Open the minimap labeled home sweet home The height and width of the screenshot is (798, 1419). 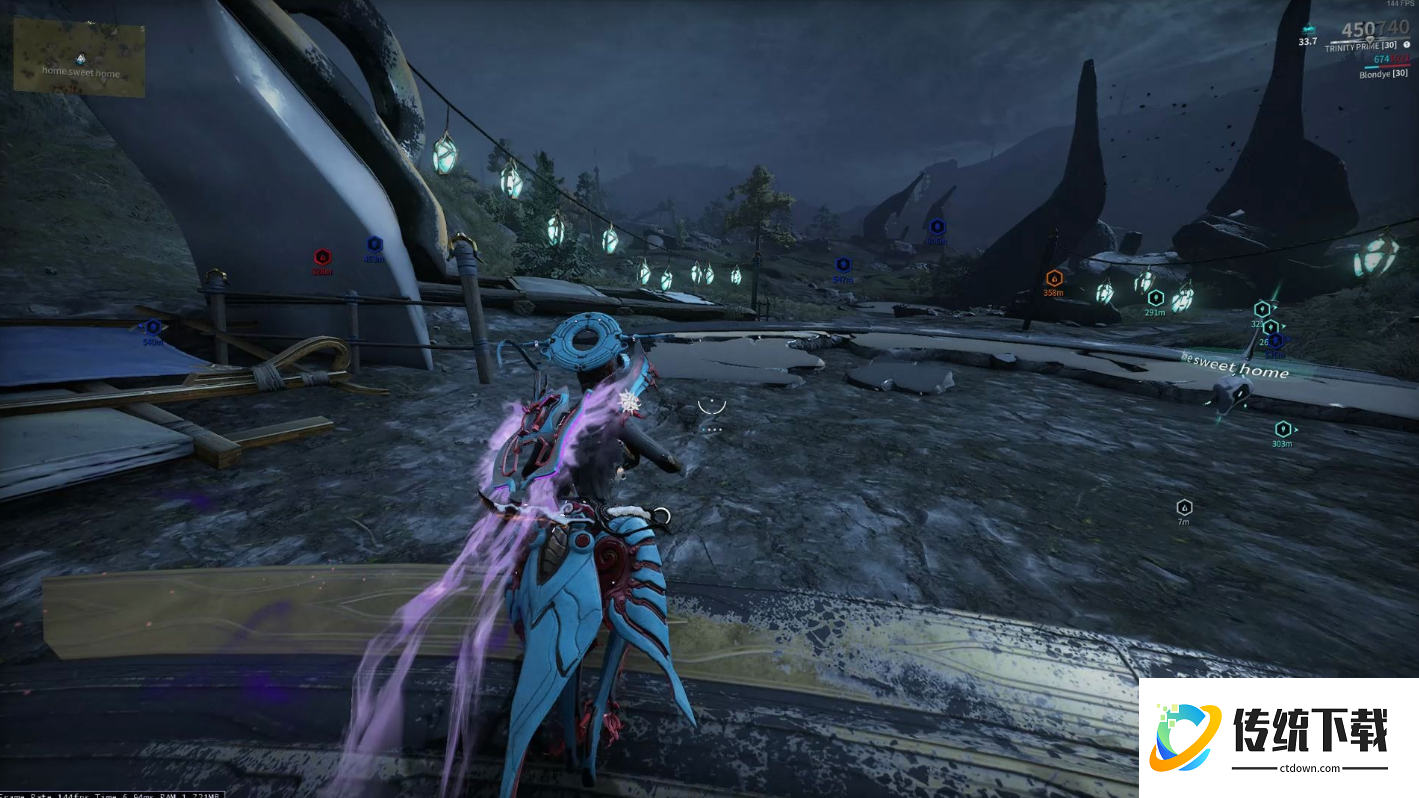coord(79,59)
